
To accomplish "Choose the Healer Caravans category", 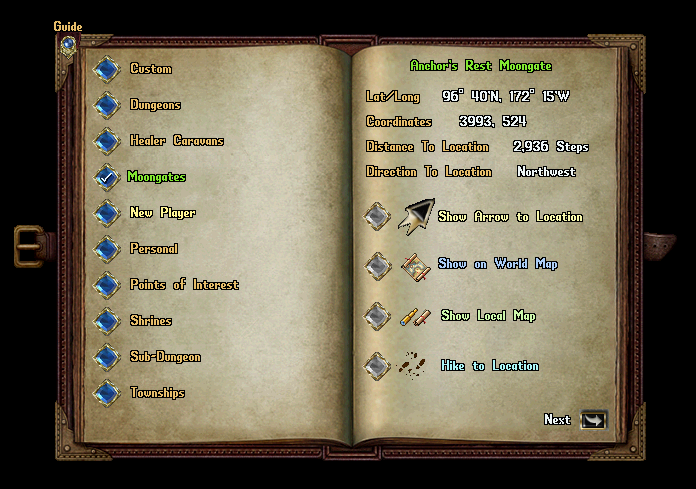I will pyautogui.click(x=107, y=141).
